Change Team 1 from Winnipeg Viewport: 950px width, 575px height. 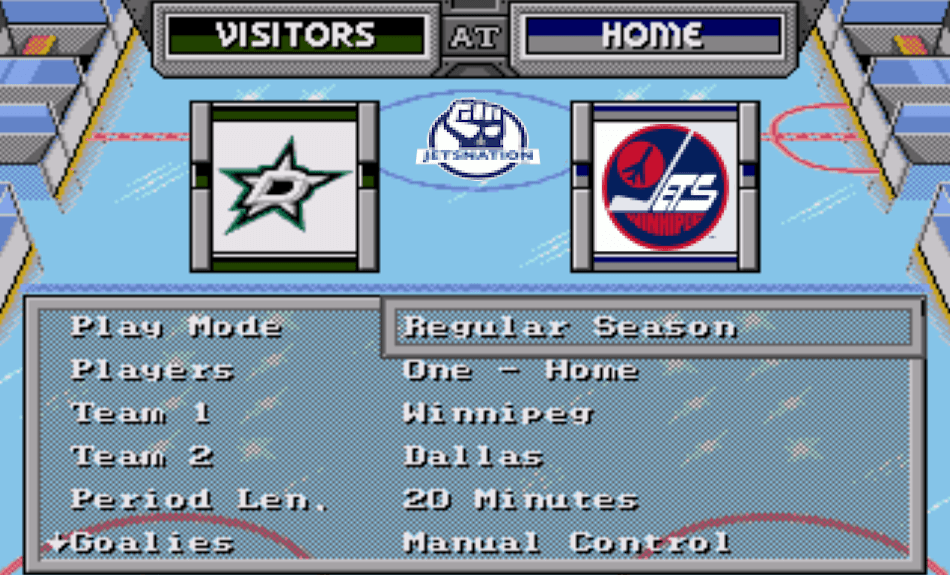tap(498, 413)
